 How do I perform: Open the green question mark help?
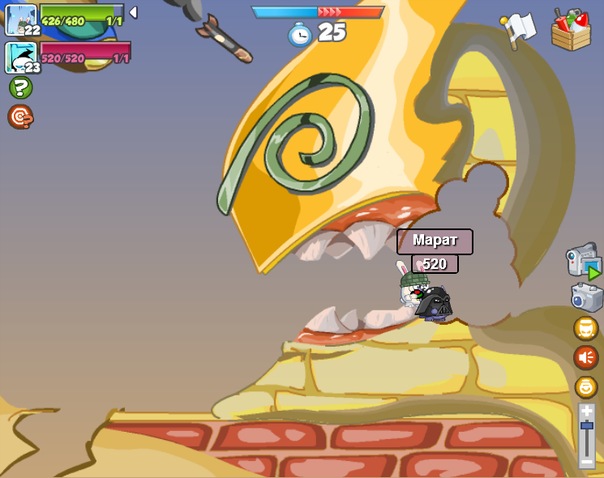click(20, 88)
